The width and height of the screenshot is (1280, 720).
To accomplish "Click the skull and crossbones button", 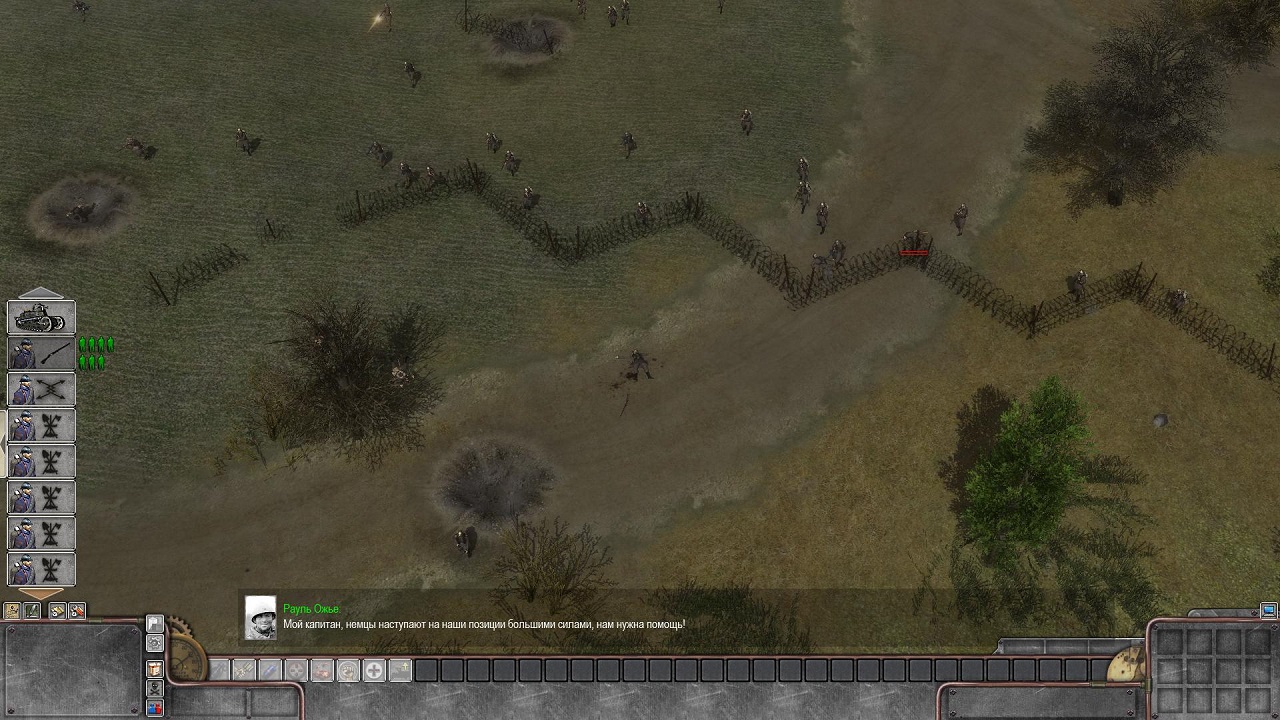I will [x=155, y=688].
